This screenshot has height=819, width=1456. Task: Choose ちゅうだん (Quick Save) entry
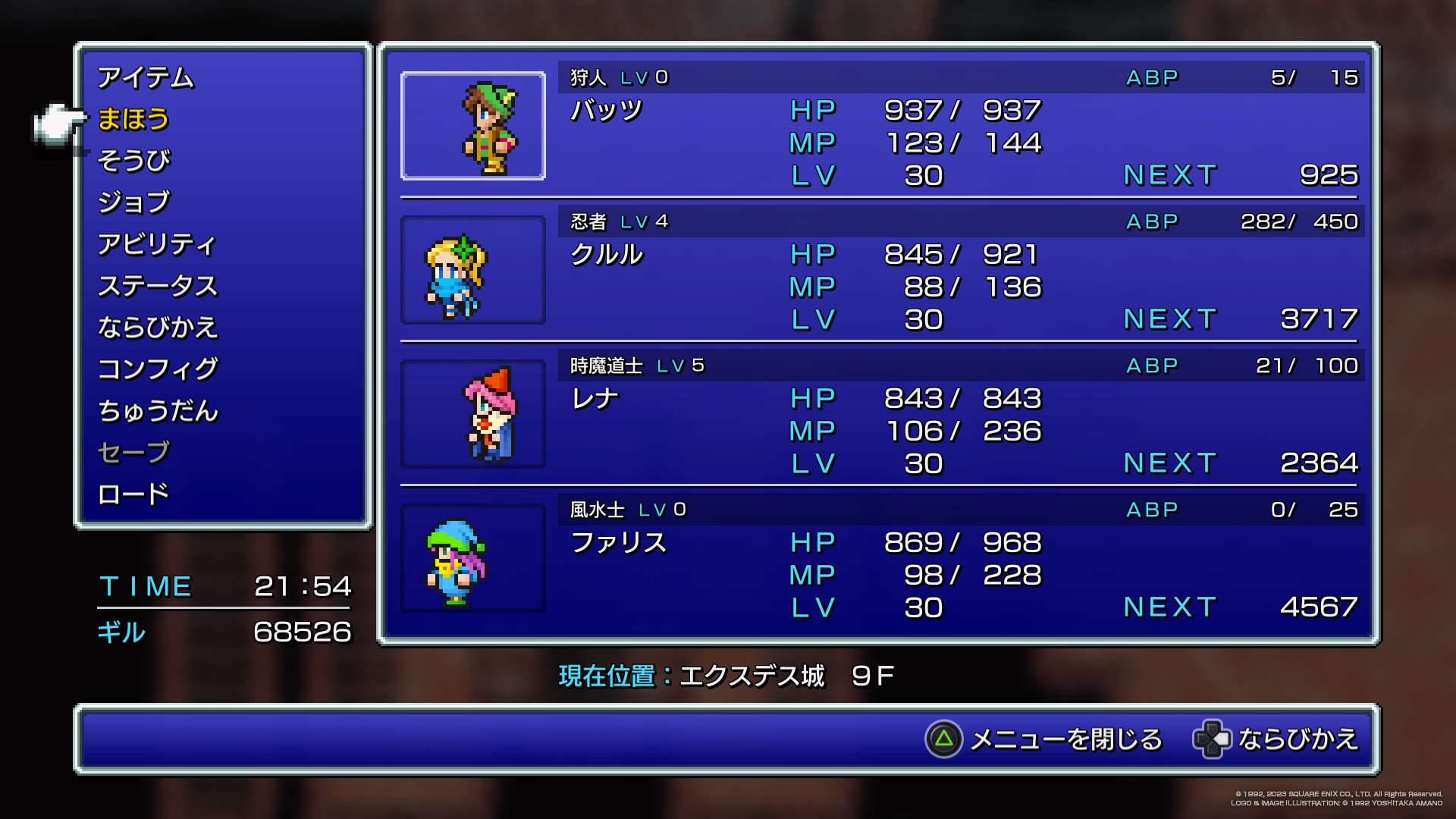click(157, 411)
